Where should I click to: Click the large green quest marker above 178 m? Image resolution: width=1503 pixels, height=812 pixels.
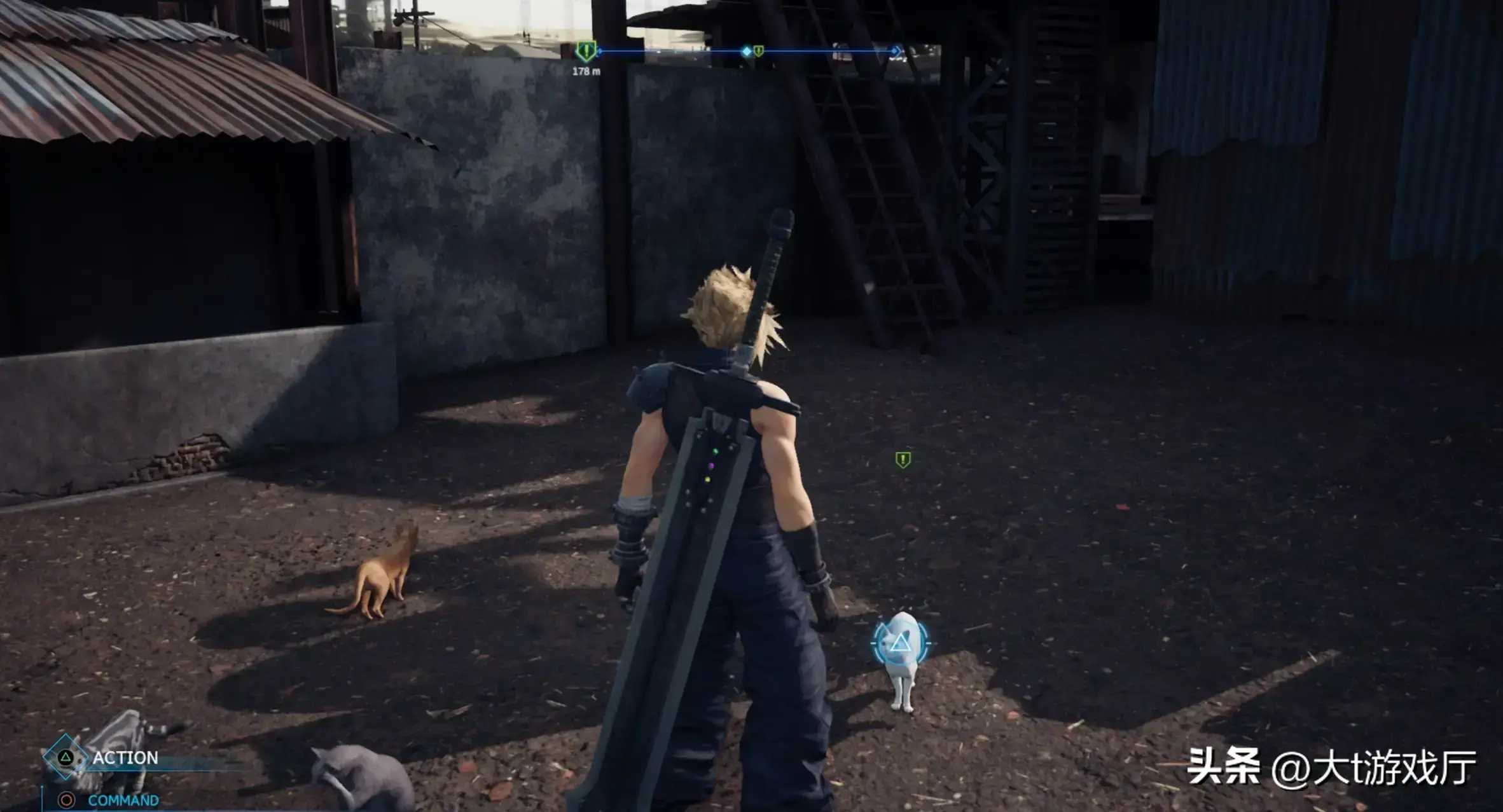pos(586,50)
